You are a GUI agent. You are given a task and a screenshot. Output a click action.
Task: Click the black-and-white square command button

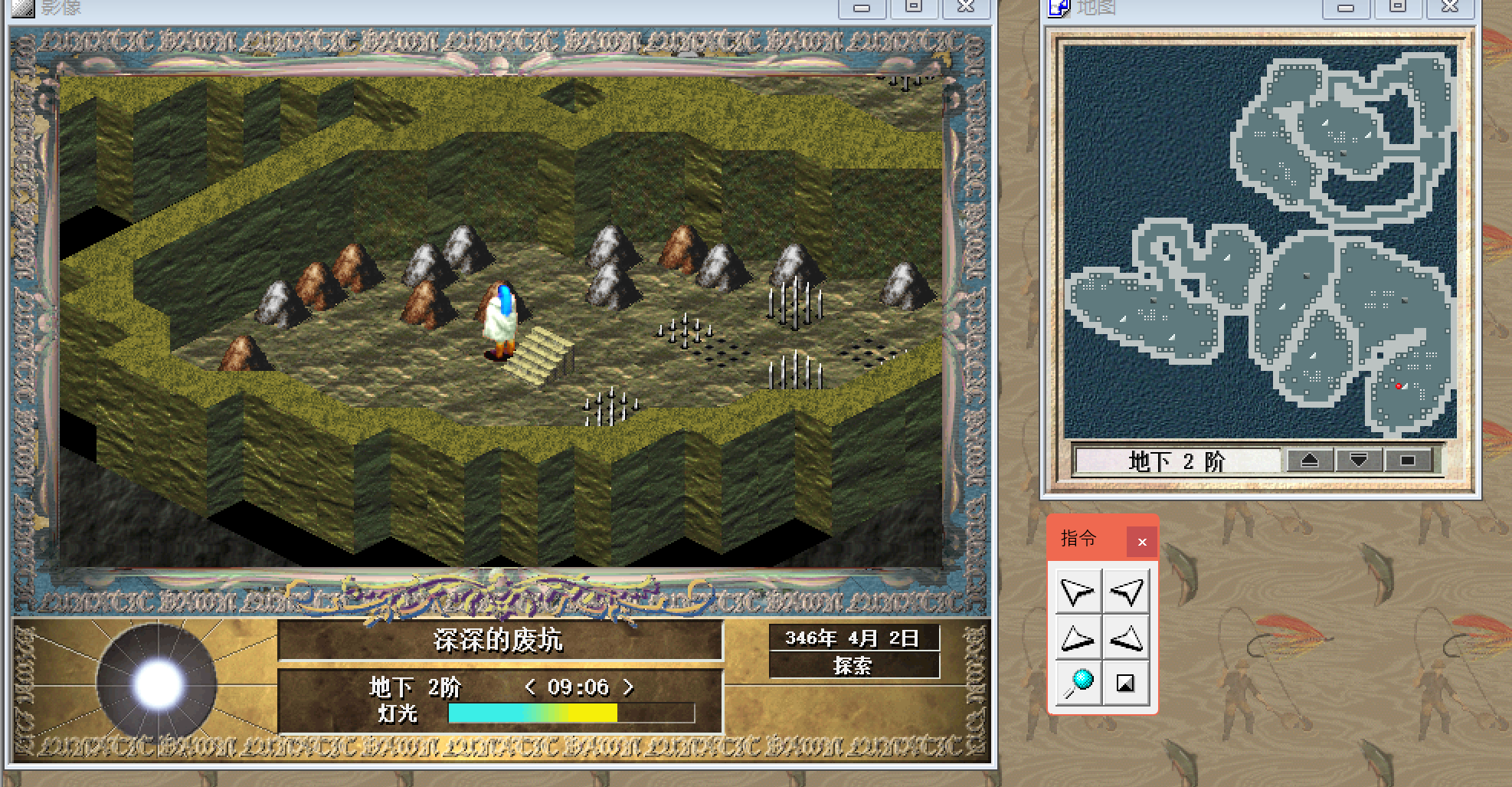(1125, 683)
